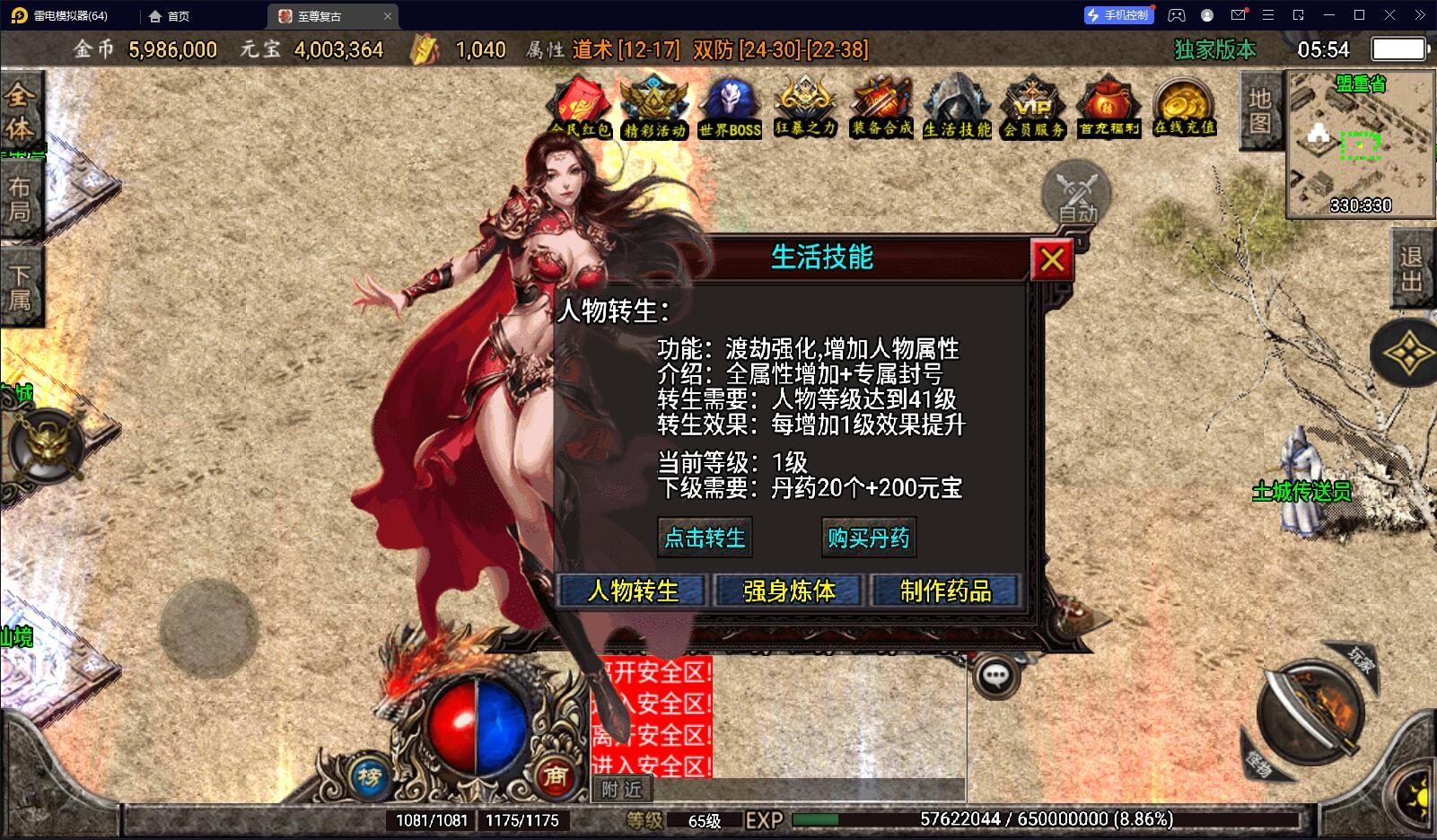Open the 地图 map button
The image size is (1437, 840).
click(1259, 110)
